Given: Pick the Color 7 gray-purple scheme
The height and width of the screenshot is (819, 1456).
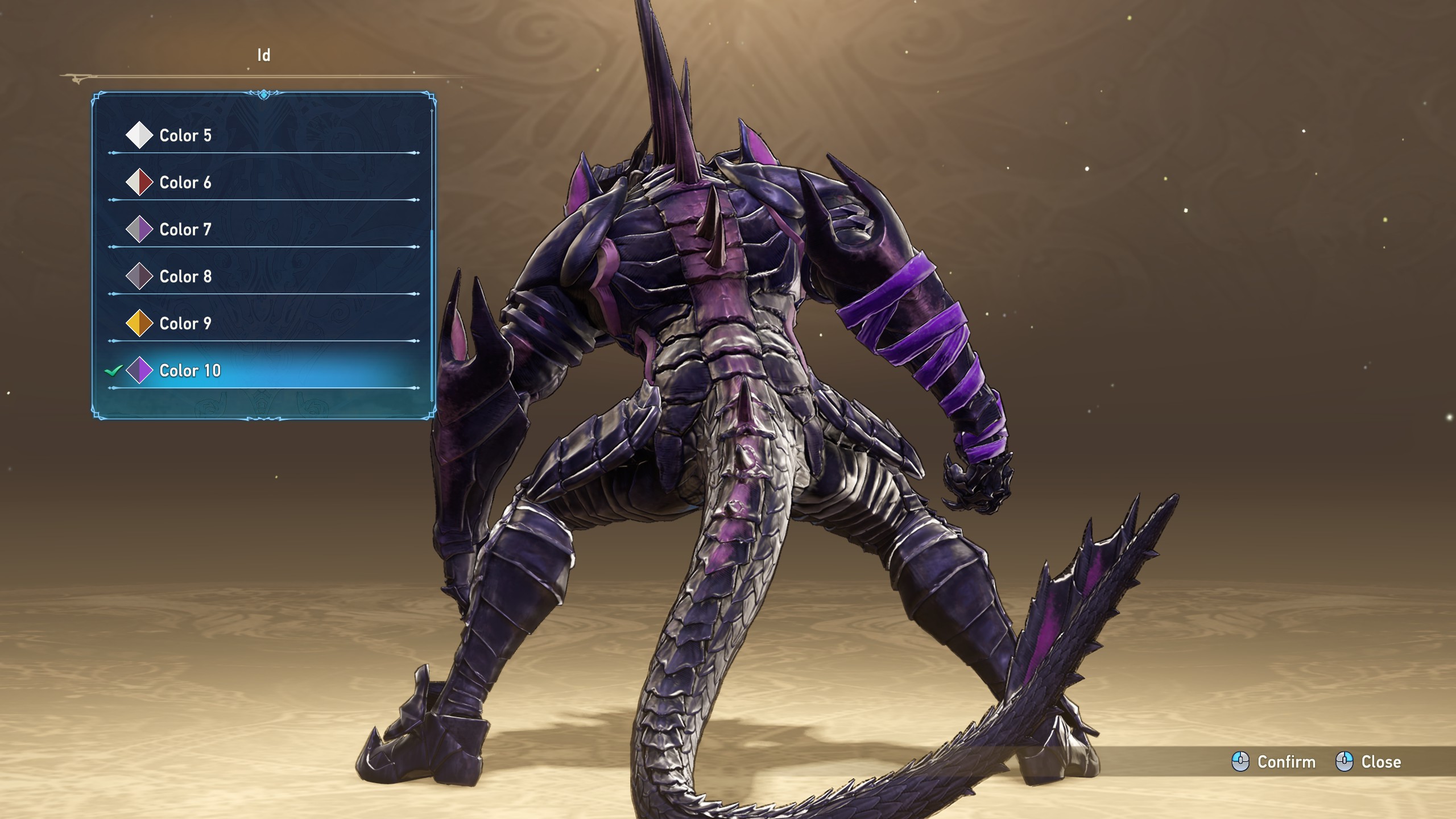Looking at the screenshot, I should (x=185, y=230).
